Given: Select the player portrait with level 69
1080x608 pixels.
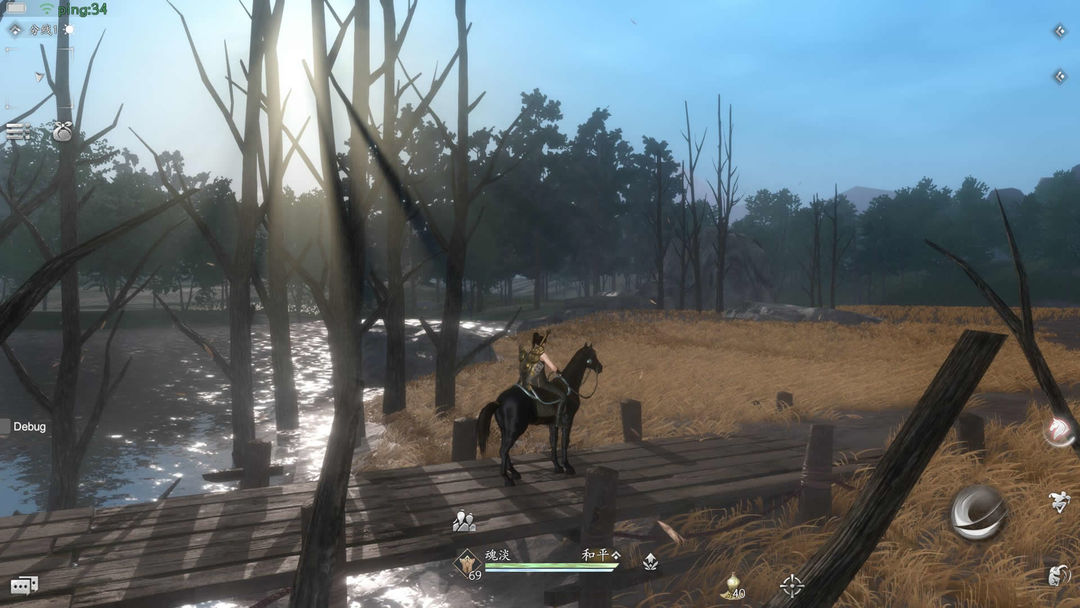Looking at the screenshot, I should tap(467, 565).
